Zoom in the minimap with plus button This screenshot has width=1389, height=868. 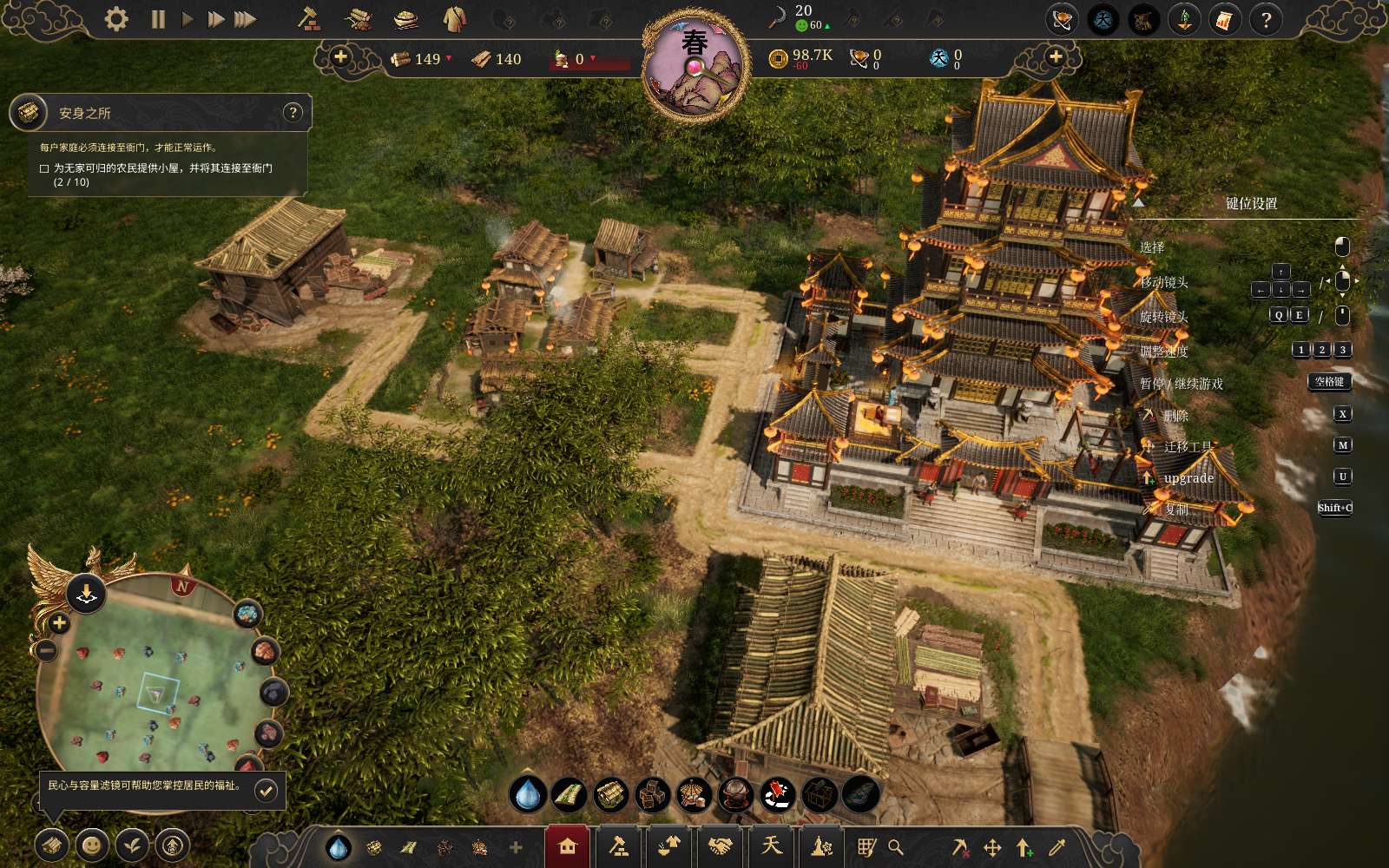point(59,622)
